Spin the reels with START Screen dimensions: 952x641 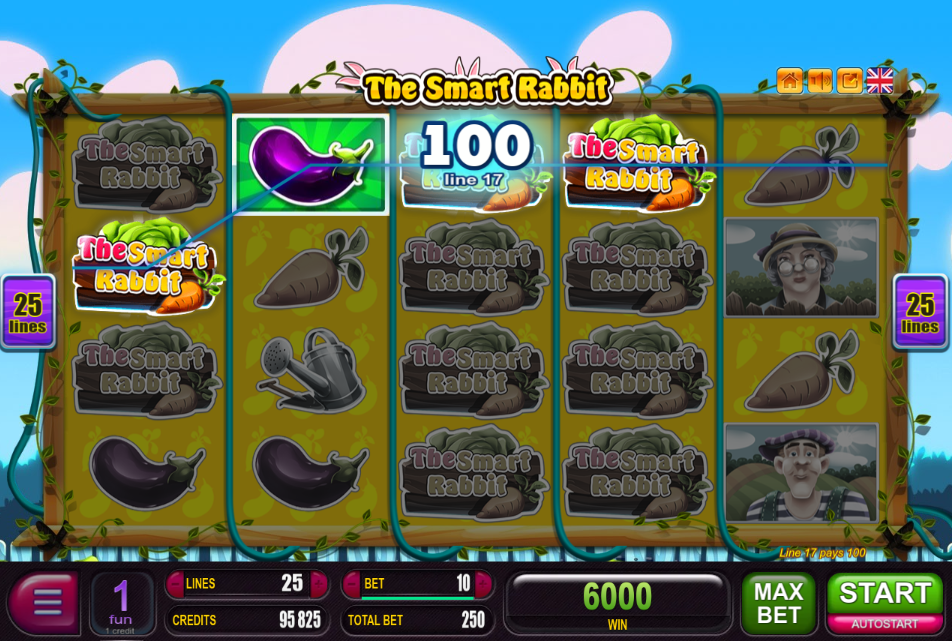(885, 594)
